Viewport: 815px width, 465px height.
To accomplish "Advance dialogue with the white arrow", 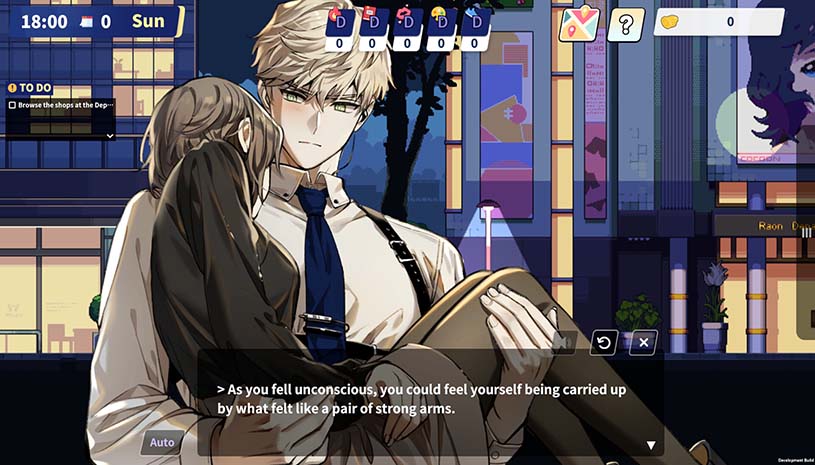I will click(651, 445).
